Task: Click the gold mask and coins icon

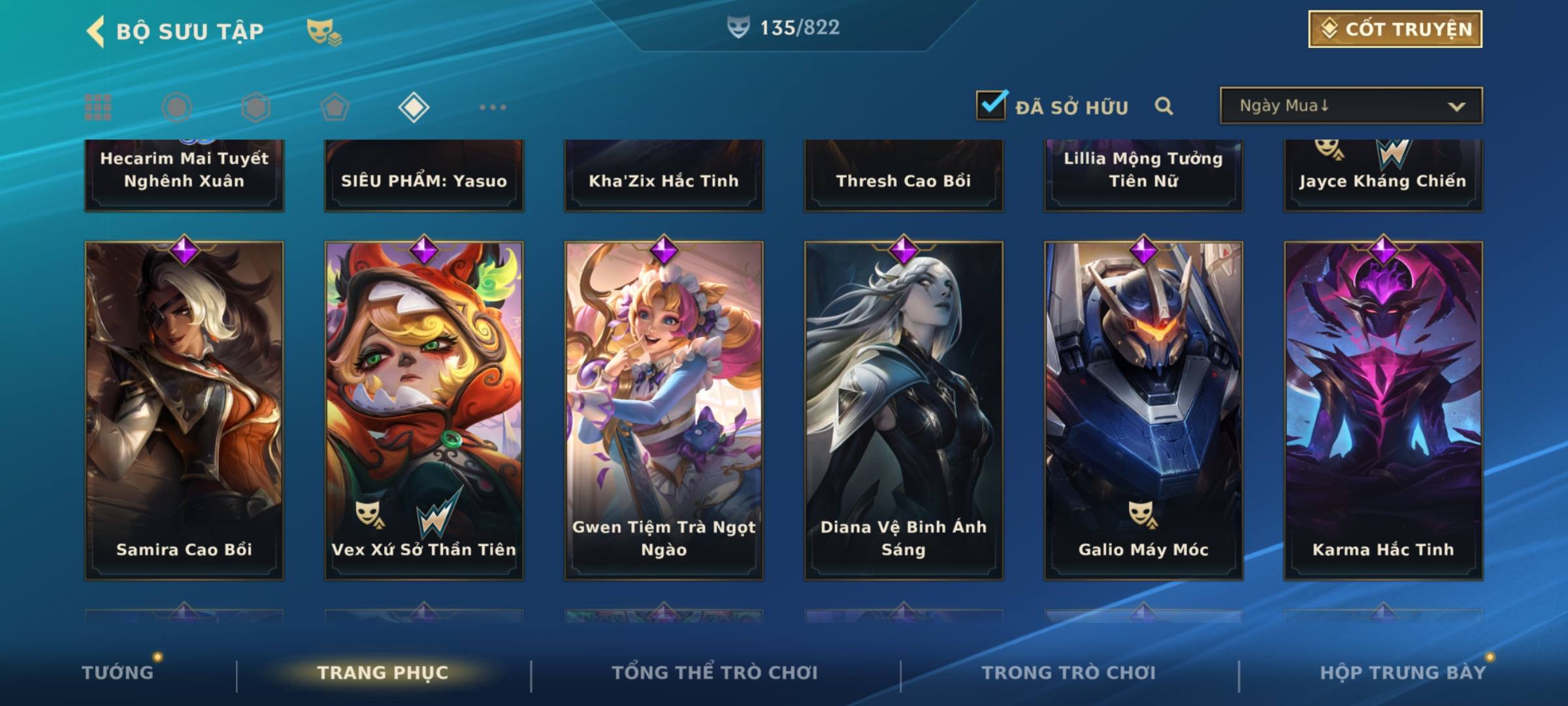Action: tap(324, 31)
